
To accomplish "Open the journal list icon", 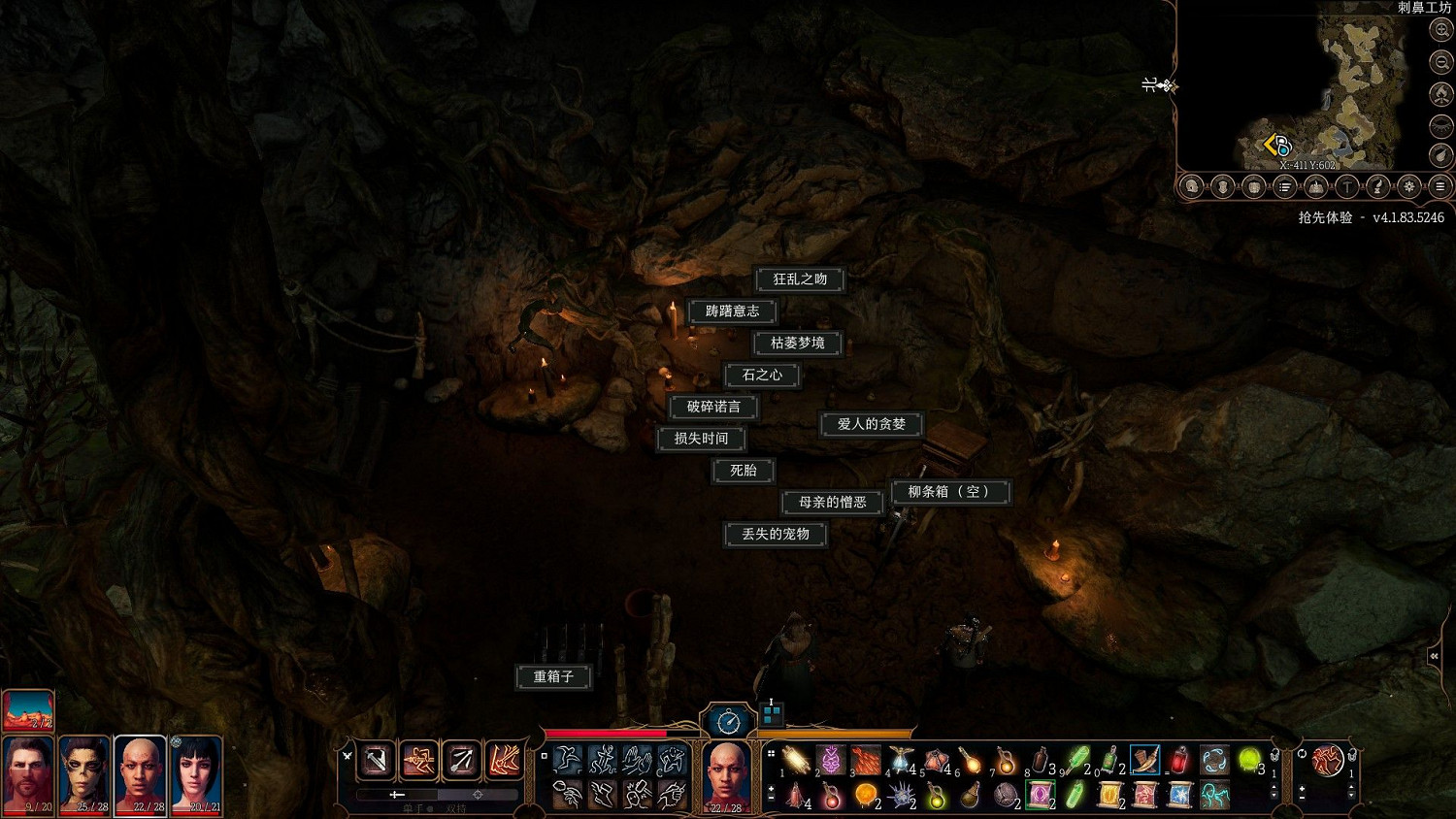I will (x=1284, y=186).
